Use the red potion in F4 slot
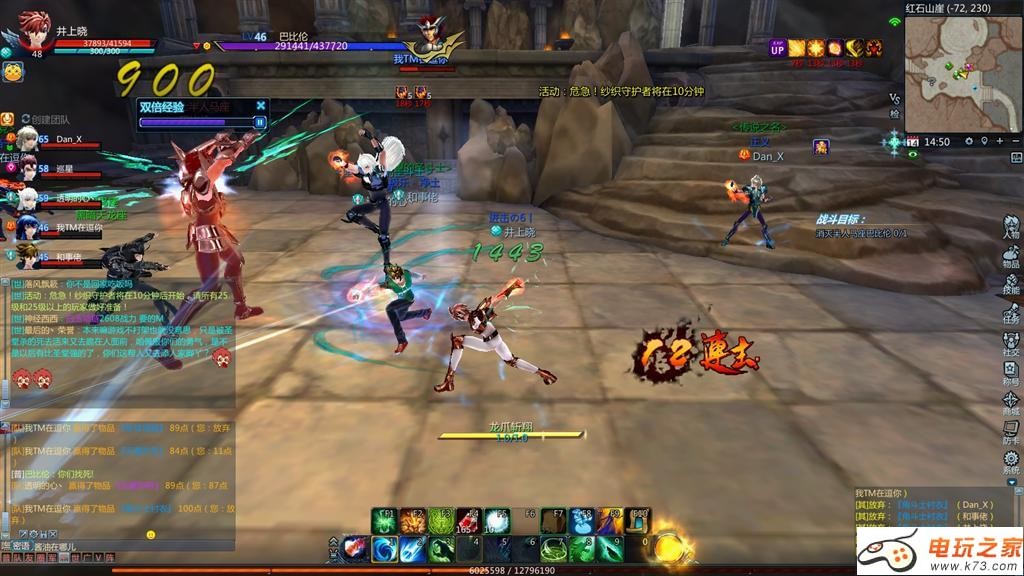Viewport: 1024px width, 576px height. (x=468, y=521)
